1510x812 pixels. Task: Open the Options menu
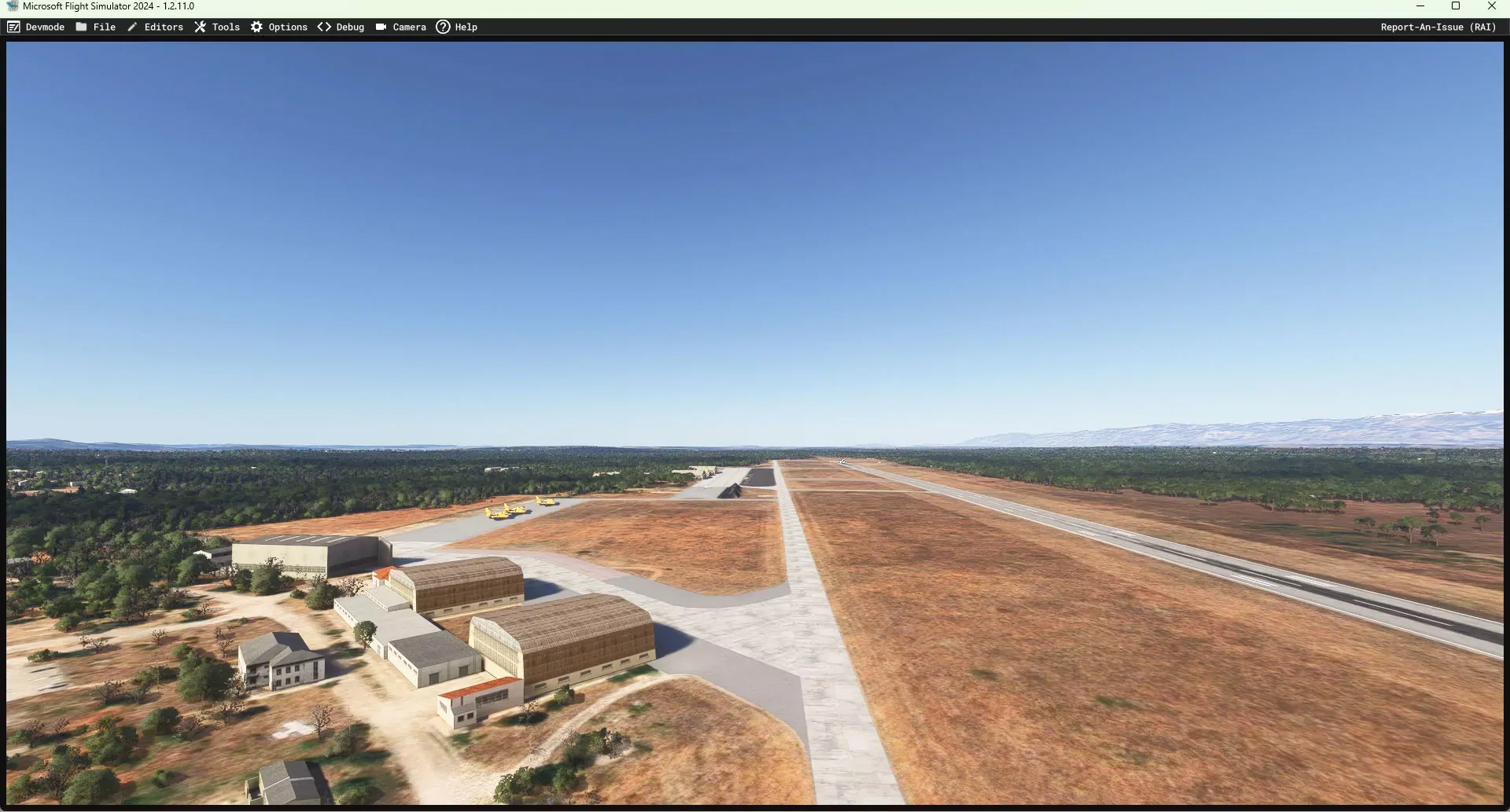[x=279, y=27]
